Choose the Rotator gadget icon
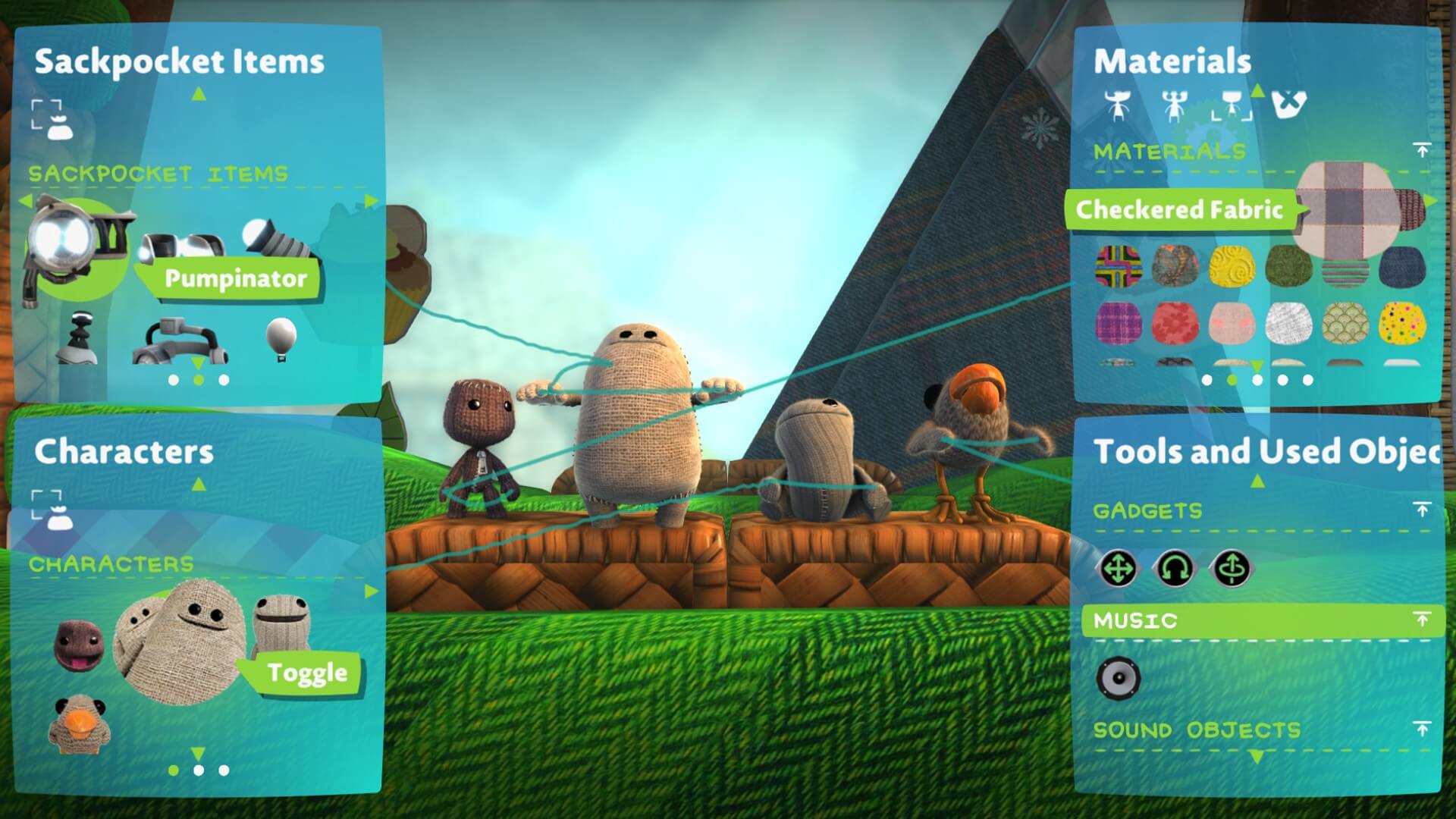Viewport: 1456px width, 819px height. tap(1175, 567)
